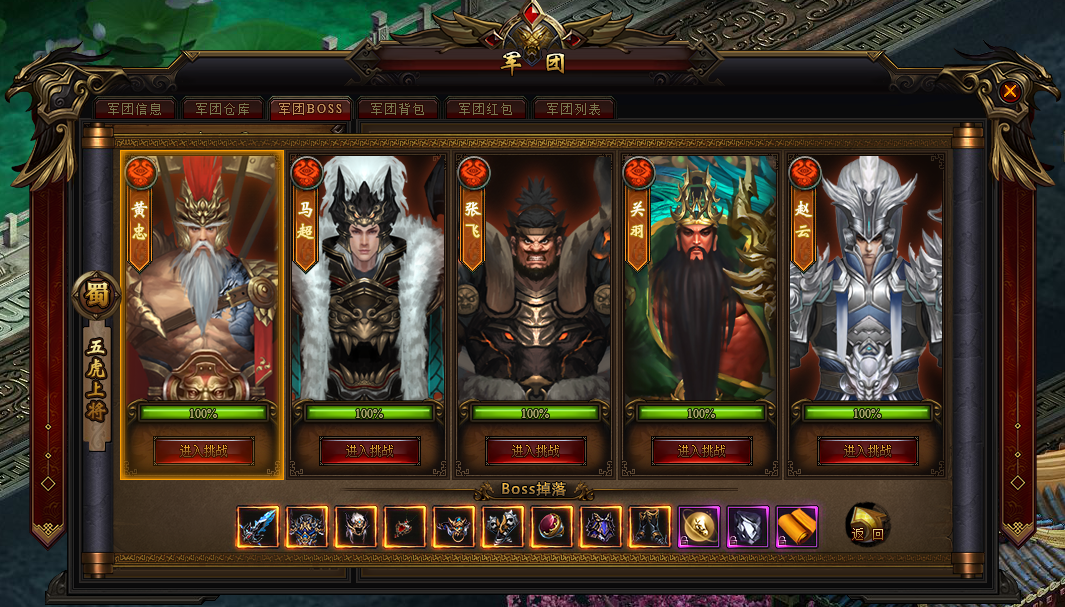Screen dimensions: 1065x607
Task: Select the gold coin drop icon
Action: [x=698, y=527]
